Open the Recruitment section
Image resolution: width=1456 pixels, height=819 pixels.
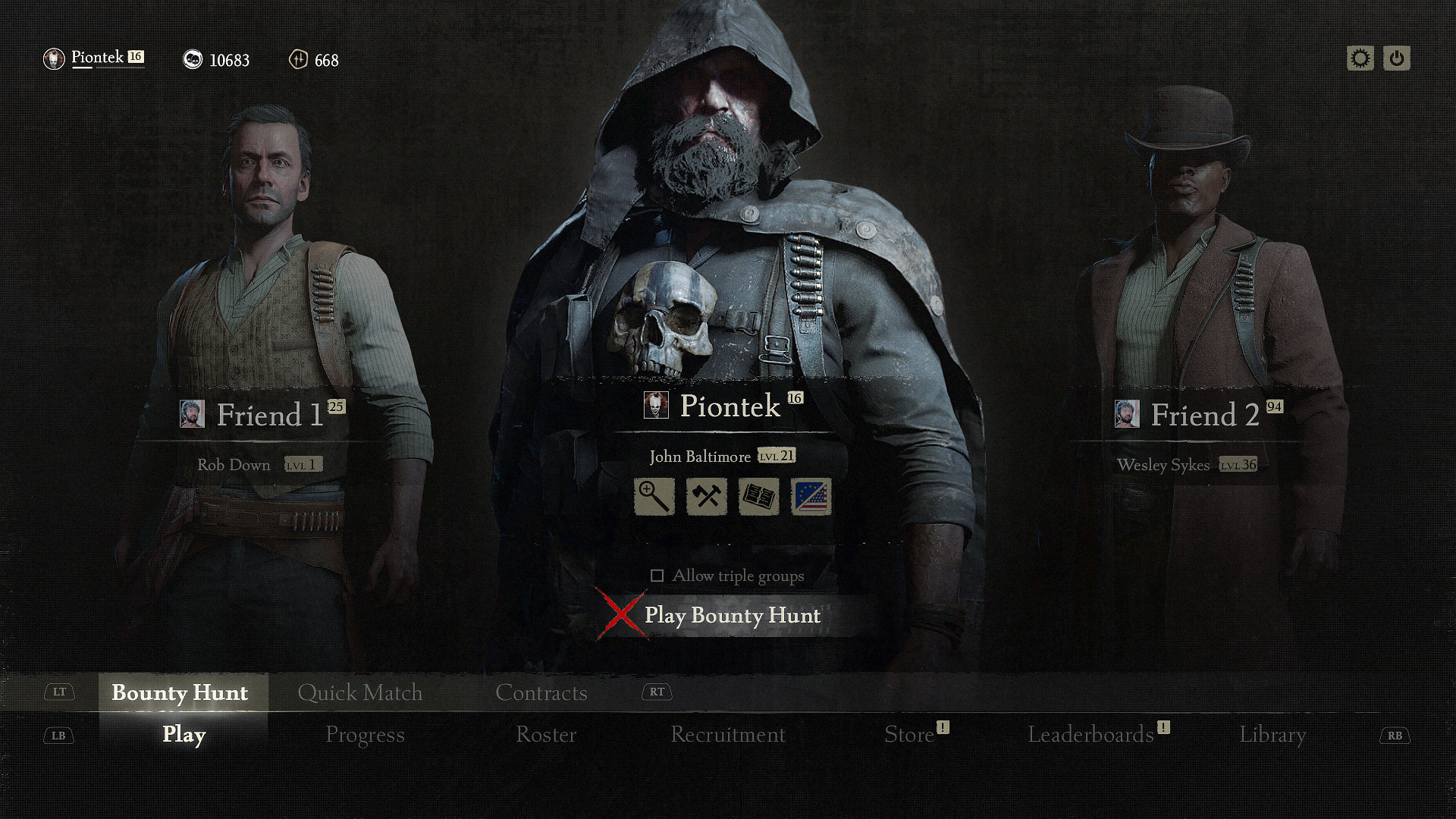(727, 735)
